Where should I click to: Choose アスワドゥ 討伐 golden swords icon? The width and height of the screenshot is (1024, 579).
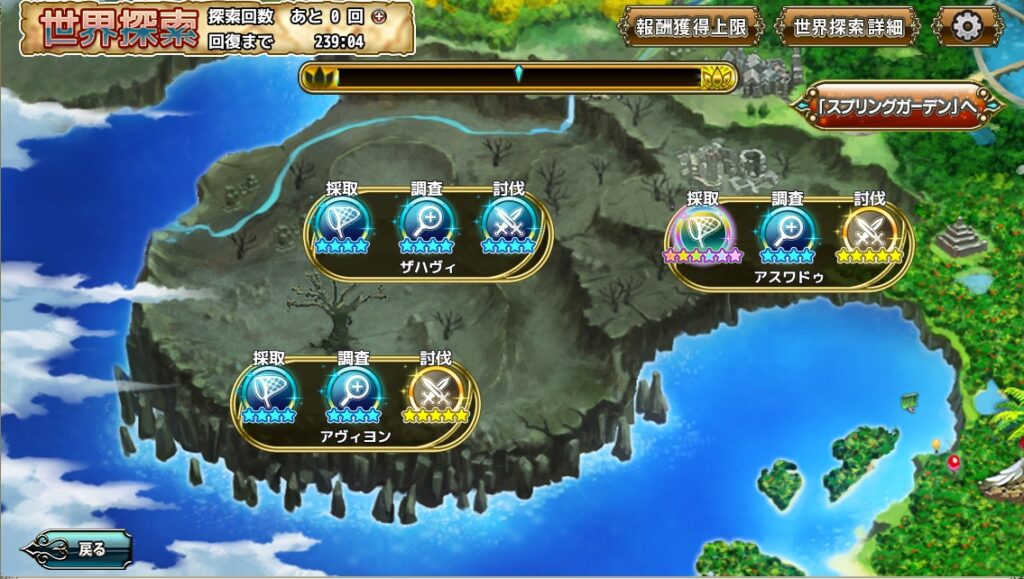[x=869, y=229]
